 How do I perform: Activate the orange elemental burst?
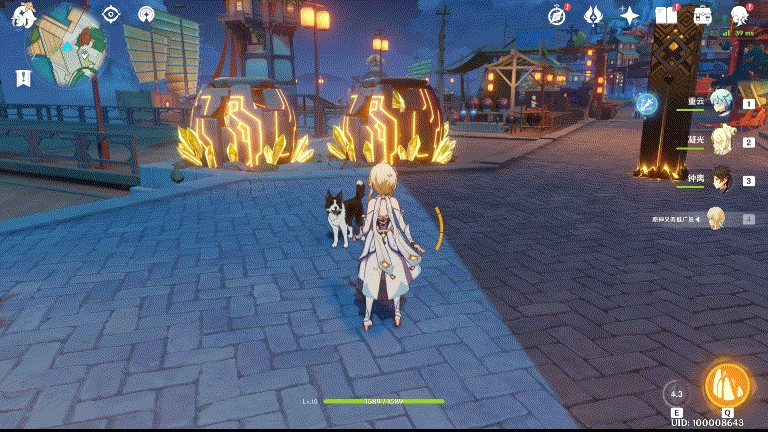(x=727, y=385)
